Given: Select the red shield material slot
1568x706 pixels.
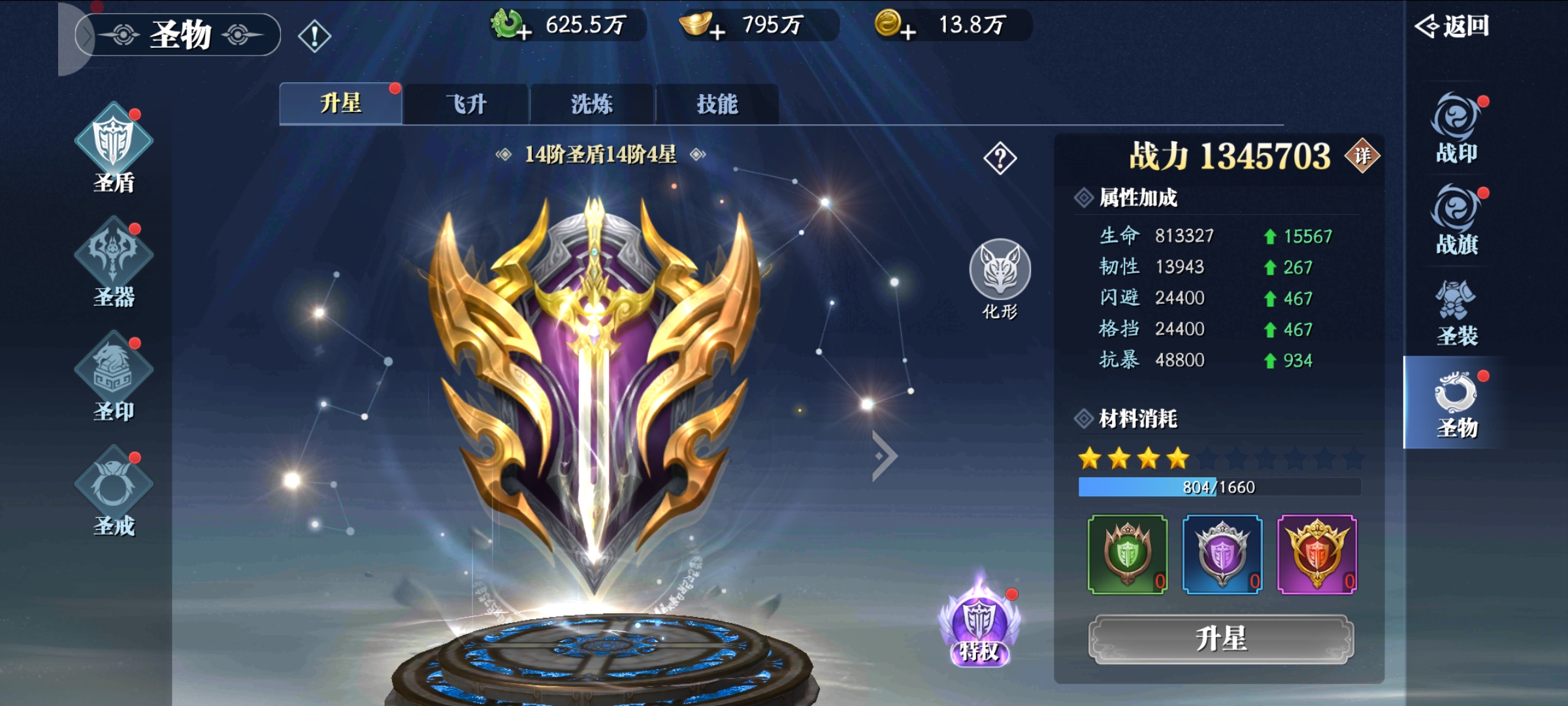Looking at the screenshot, I should tap(1316, 554).
